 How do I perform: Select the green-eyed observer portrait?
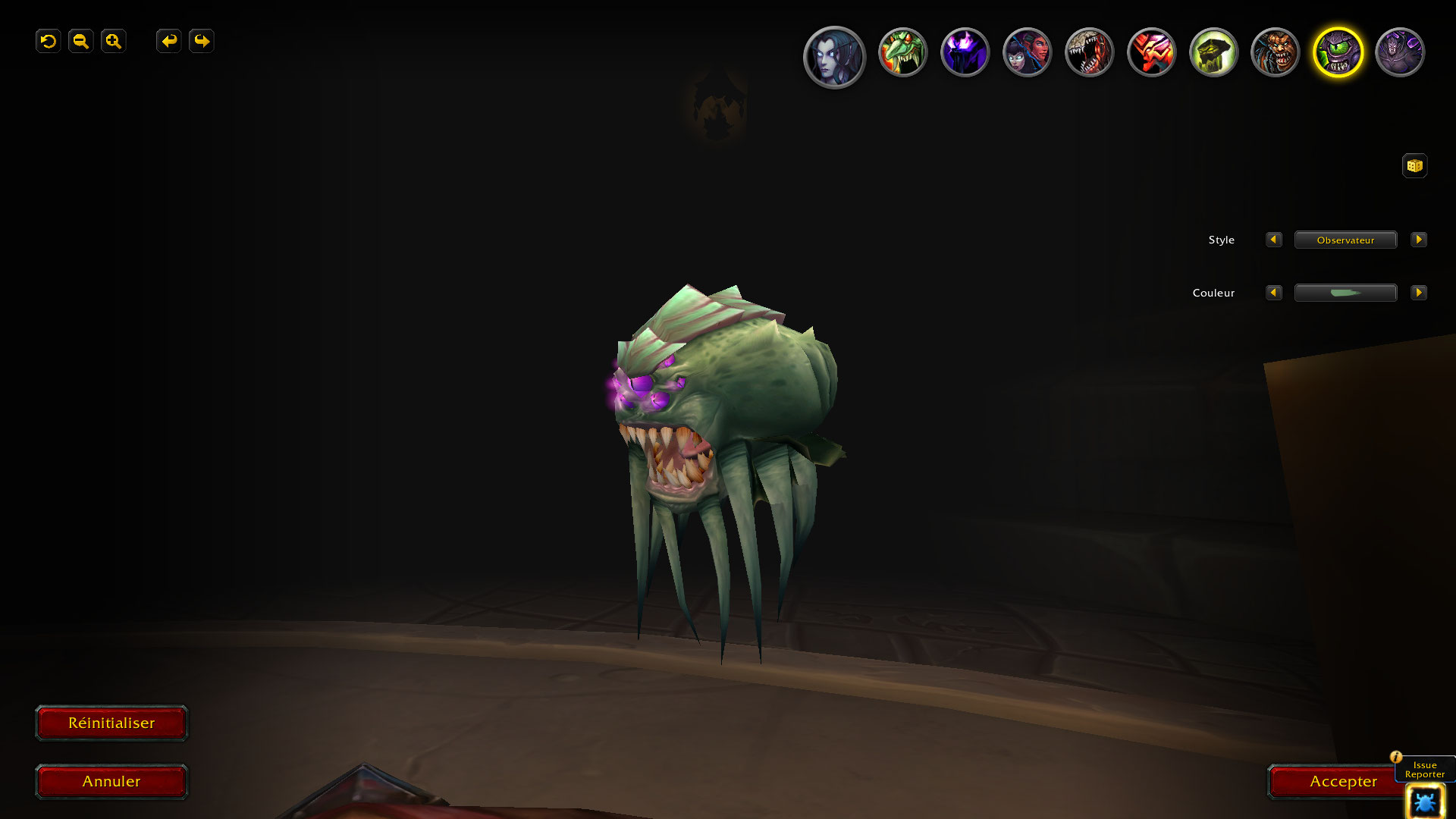pos(1338,52)
